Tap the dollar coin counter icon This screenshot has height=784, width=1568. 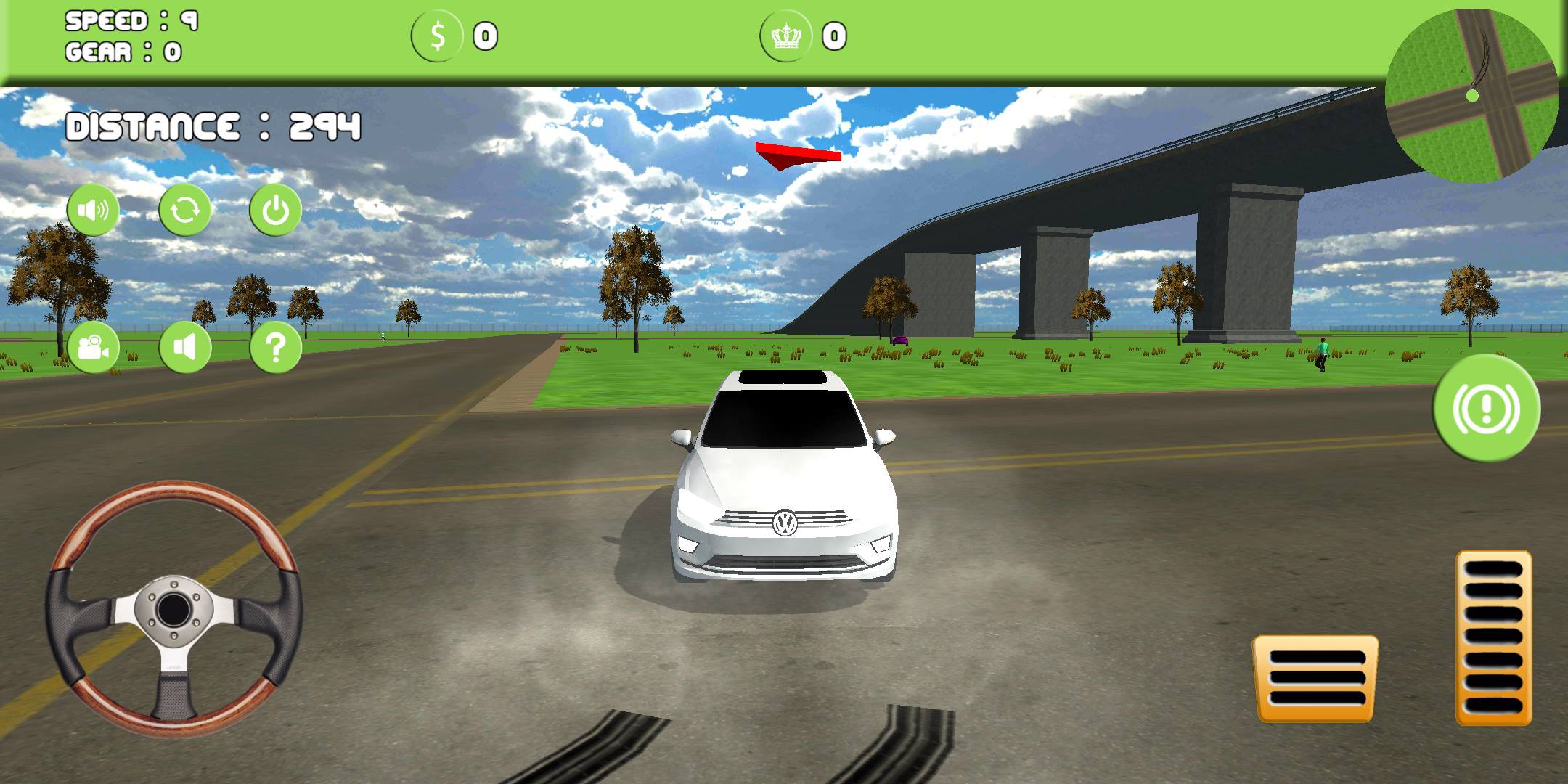pyautogui.click(x=436, y=34)
